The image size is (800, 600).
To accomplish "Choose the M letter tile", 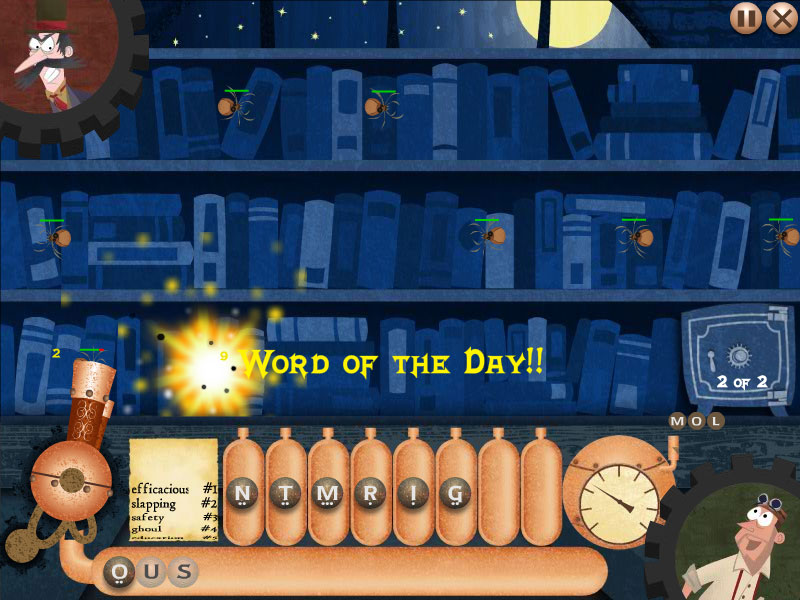I will click(x=327, y=492).
